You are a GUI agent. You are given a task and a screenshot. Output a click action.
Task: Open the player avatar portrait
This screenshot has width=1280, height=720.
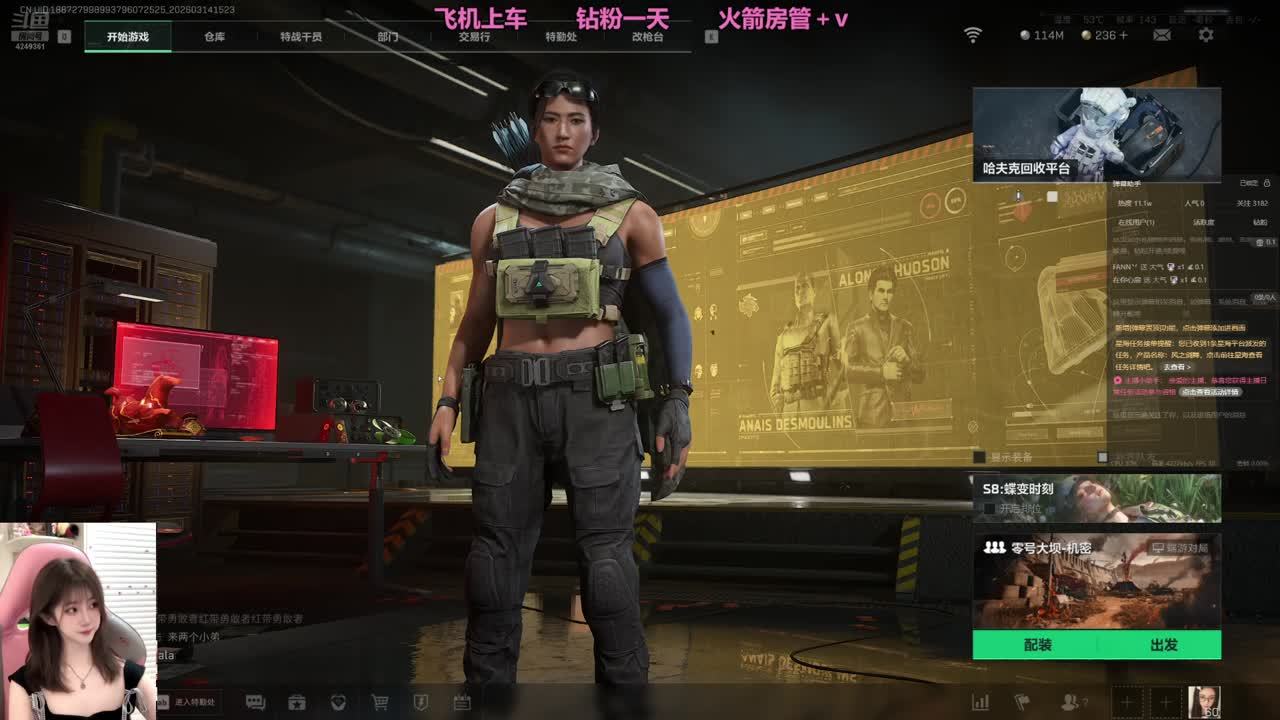point(1203,701)
